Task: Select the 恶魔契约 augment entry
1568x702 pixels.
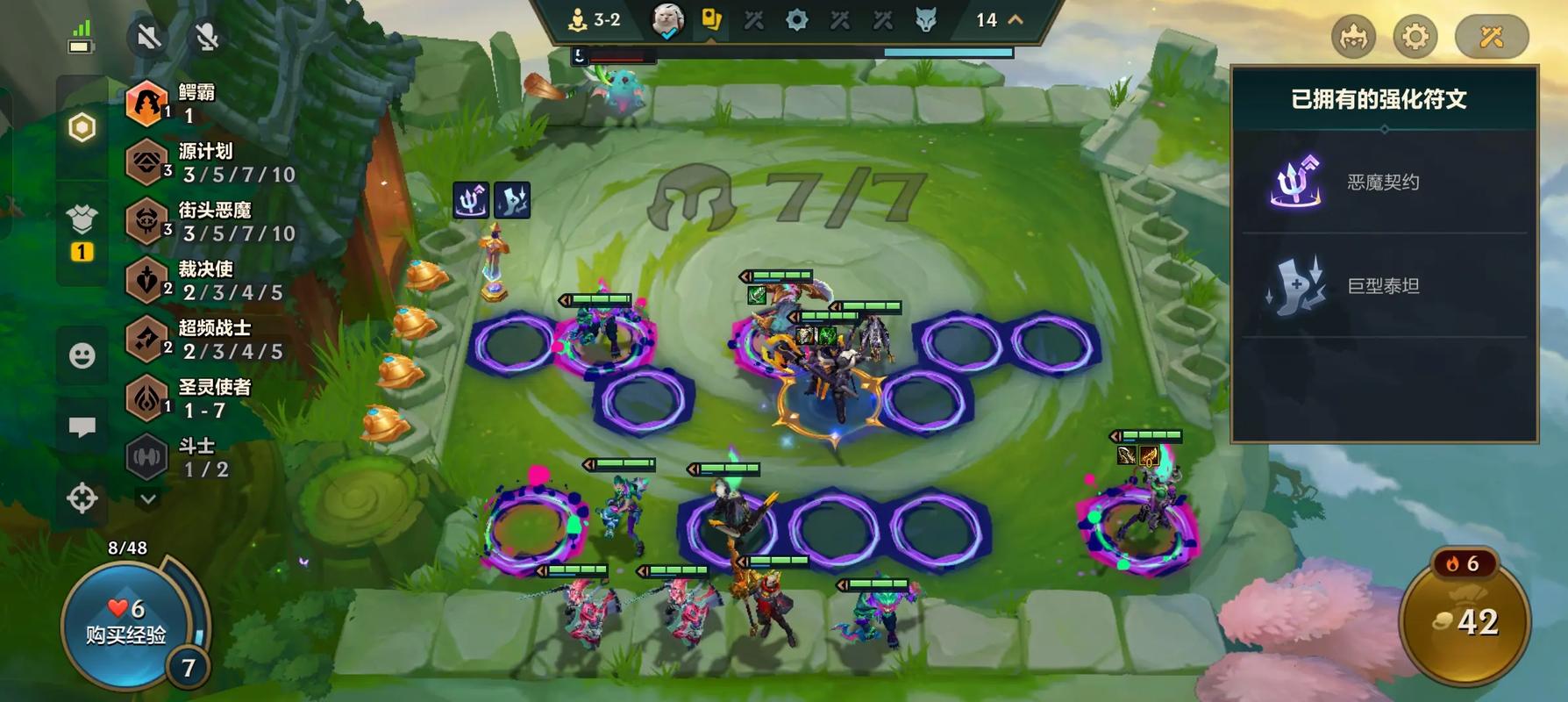Action: [x=1383, y=183]
